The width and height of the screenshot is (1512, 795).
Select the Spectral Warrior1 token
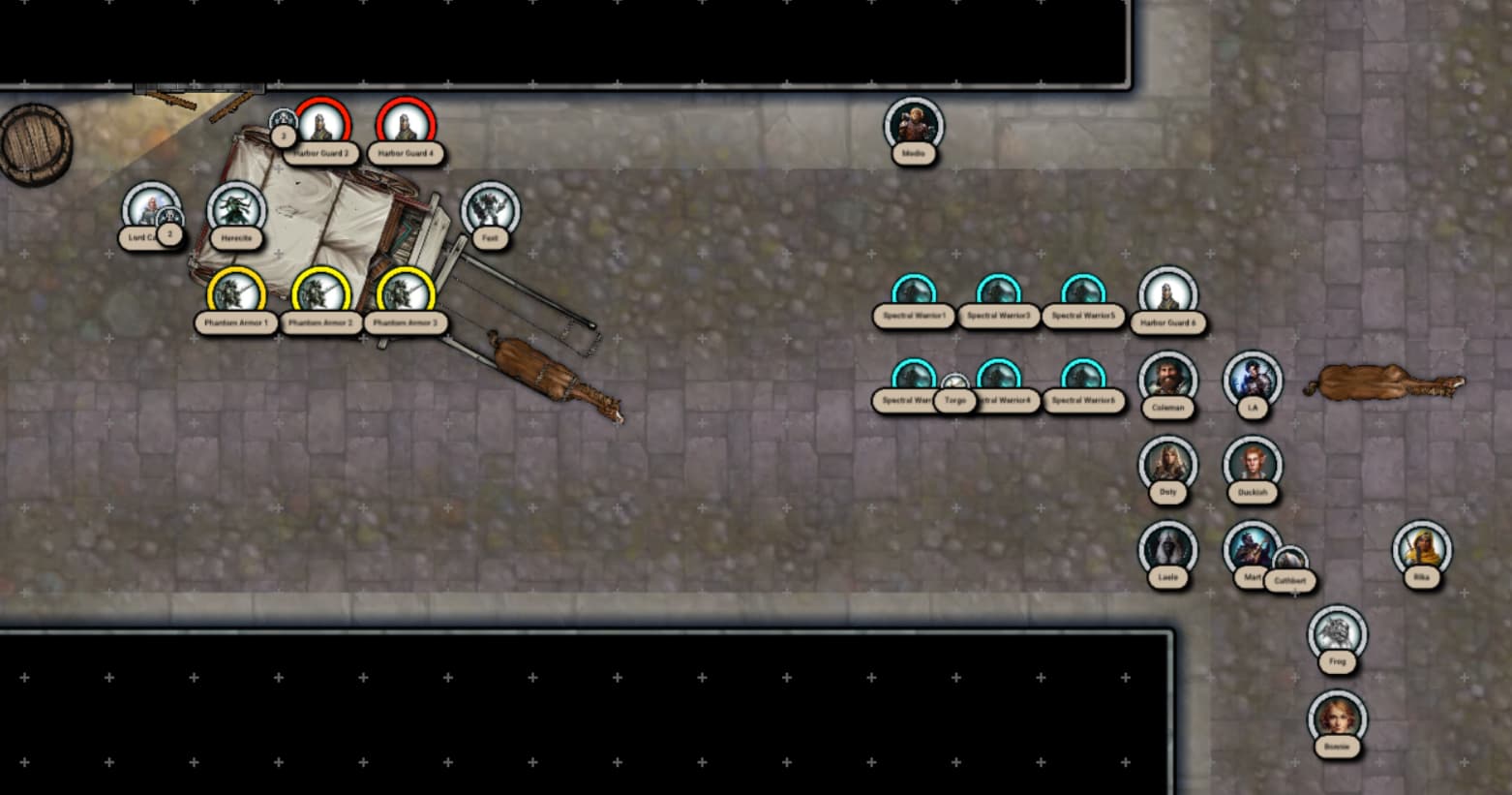tap(914, 294)
